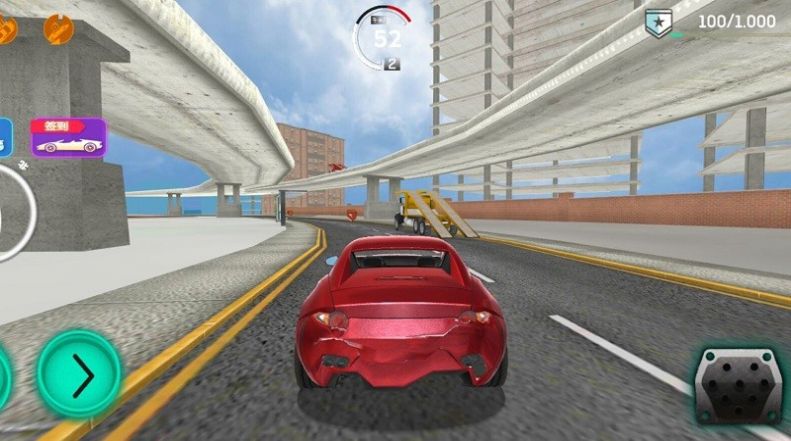
Task: Tap the steer right arrow button
Action: 79,375
